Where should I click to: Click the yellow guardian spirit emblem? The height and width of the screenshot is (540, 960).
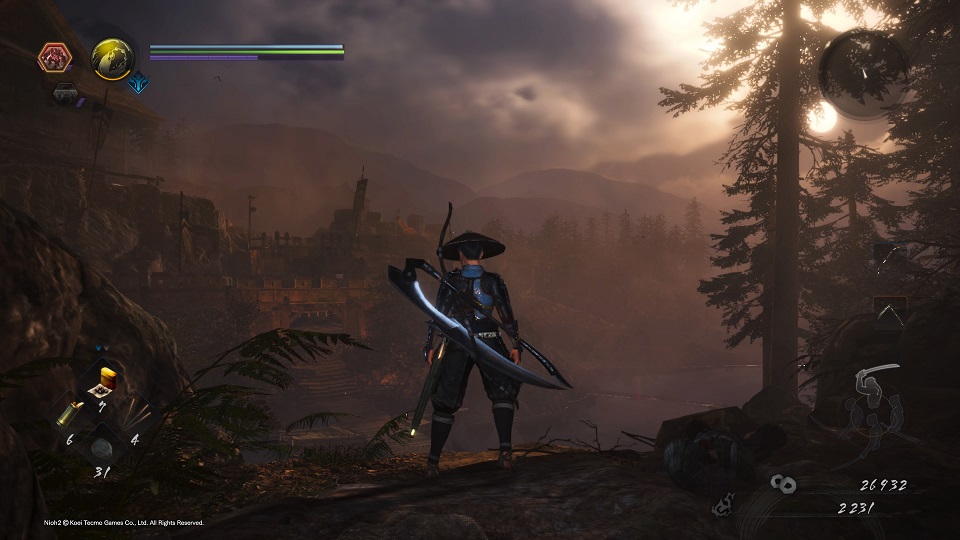click(x=112, y=59)
